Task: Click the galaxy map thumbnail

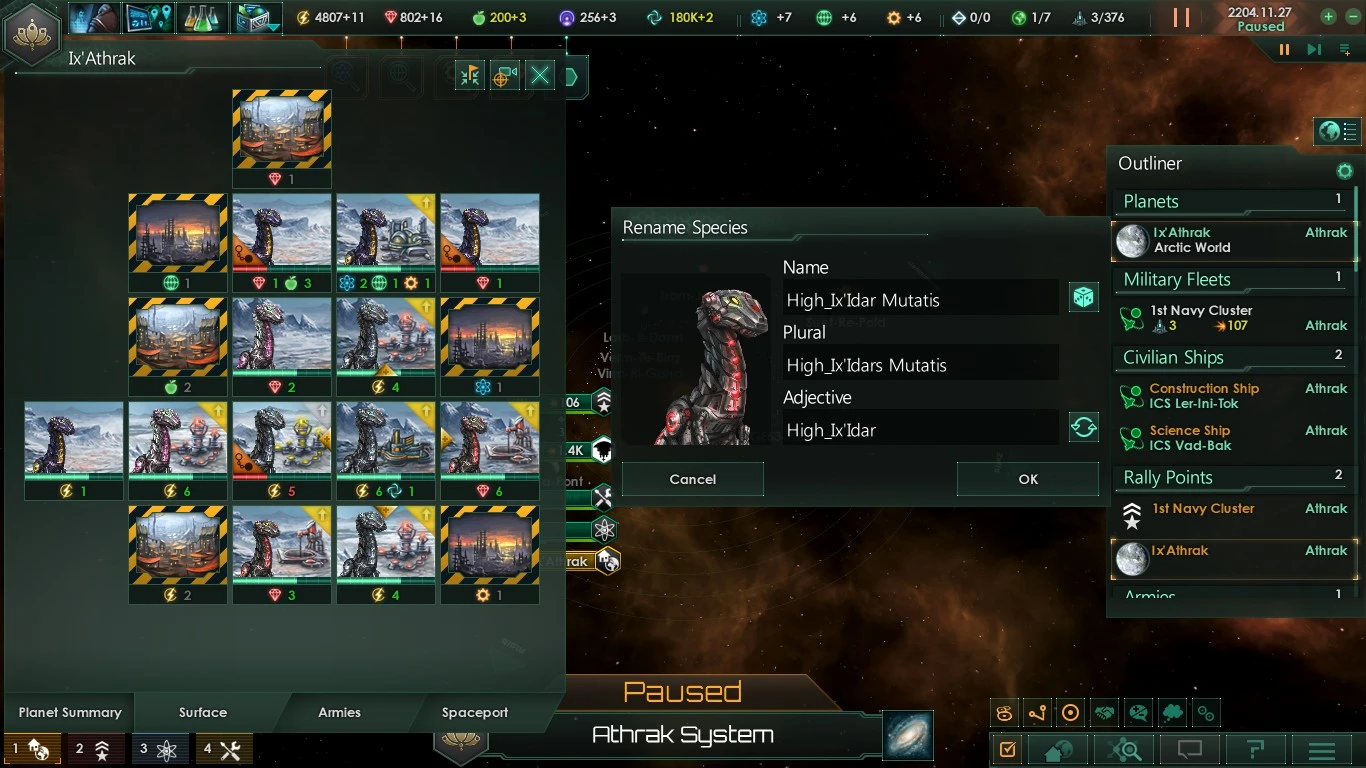Action: (x=906, y=735)
